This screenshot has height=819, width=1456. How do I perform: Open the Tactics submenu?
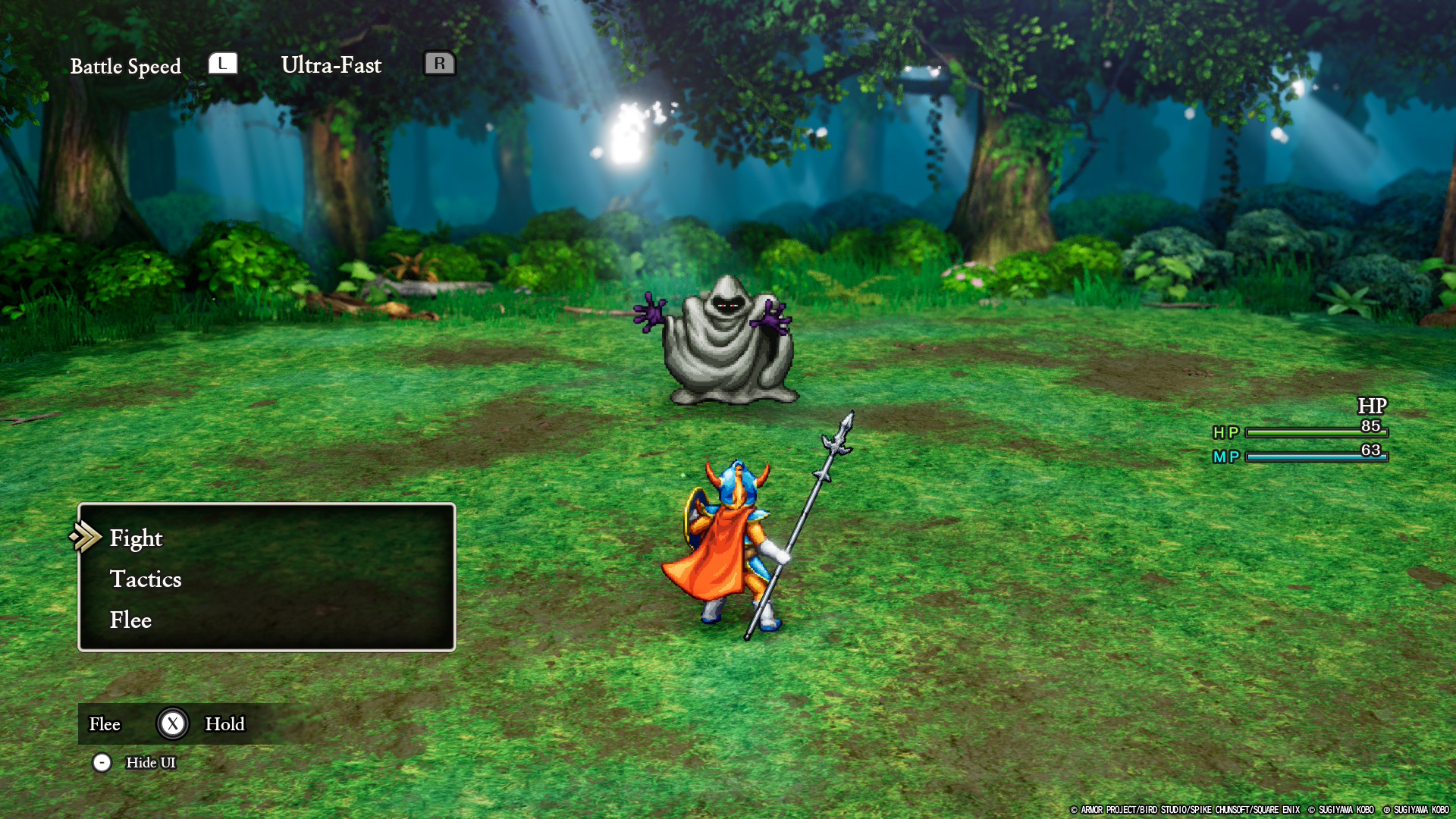(146, 579)
